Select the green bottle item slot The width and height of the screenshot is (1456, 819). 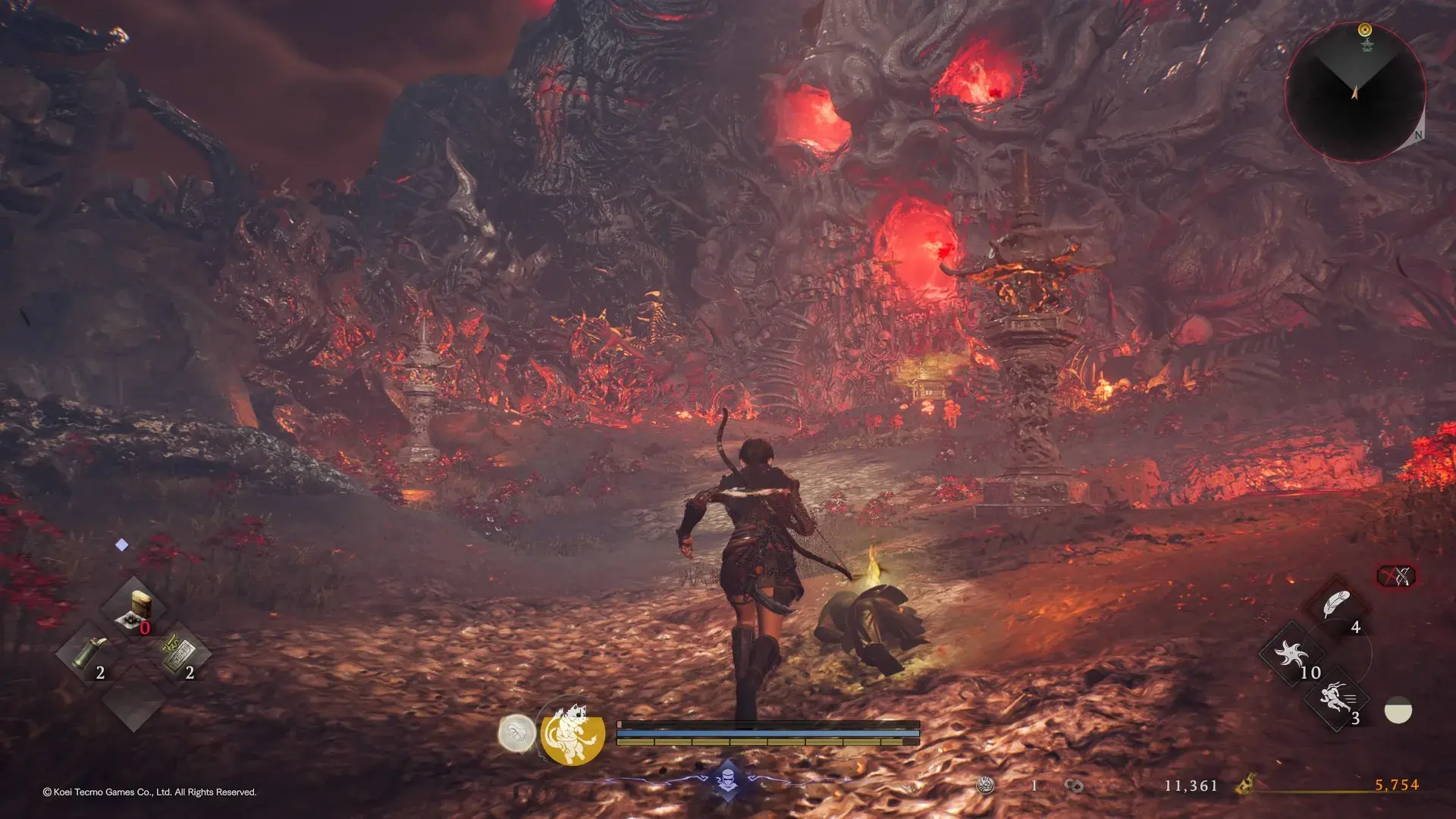(x=90, y=653)
